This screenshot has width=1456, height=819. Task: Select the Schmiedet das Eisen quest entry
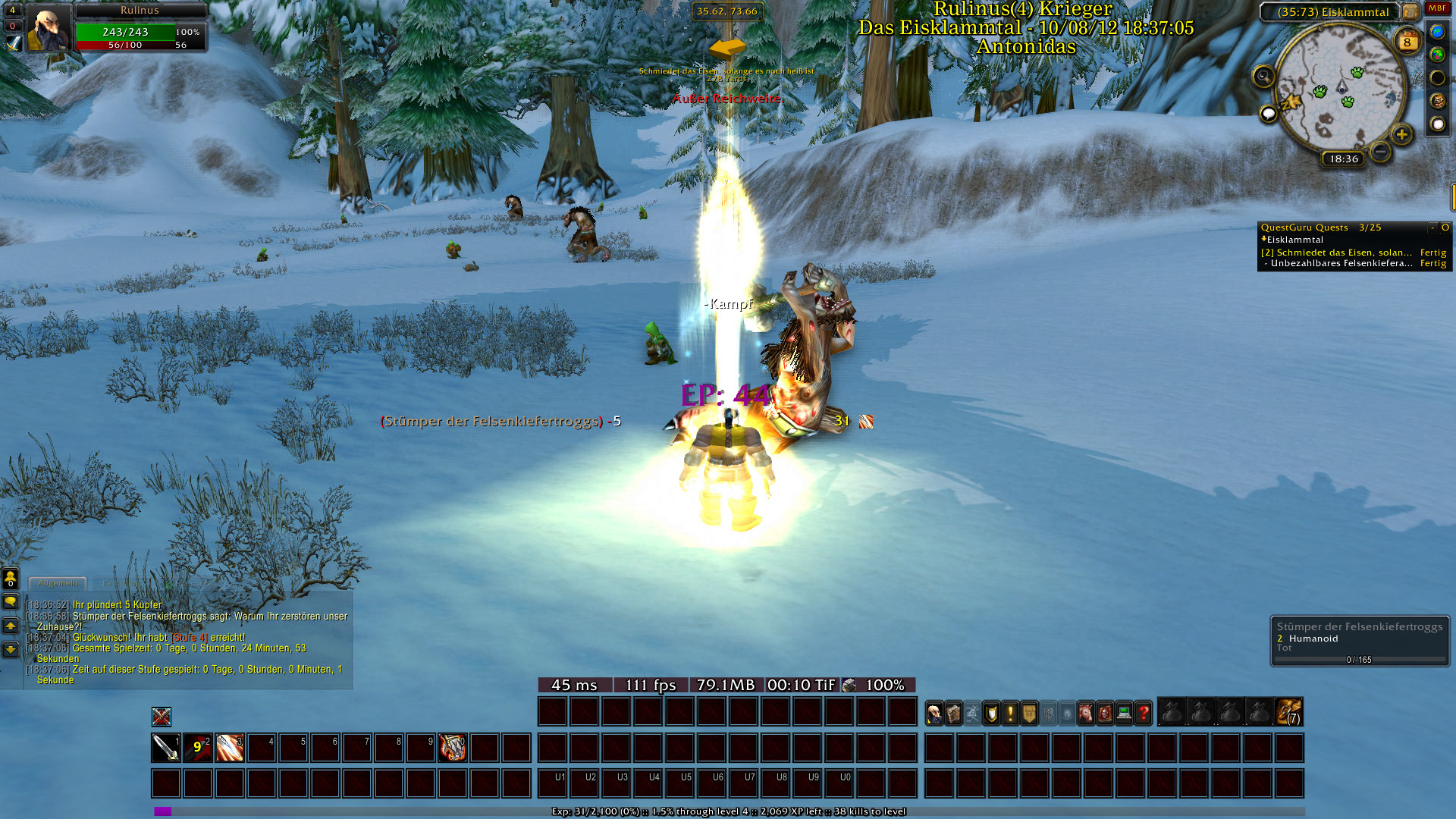(1336, 253)
